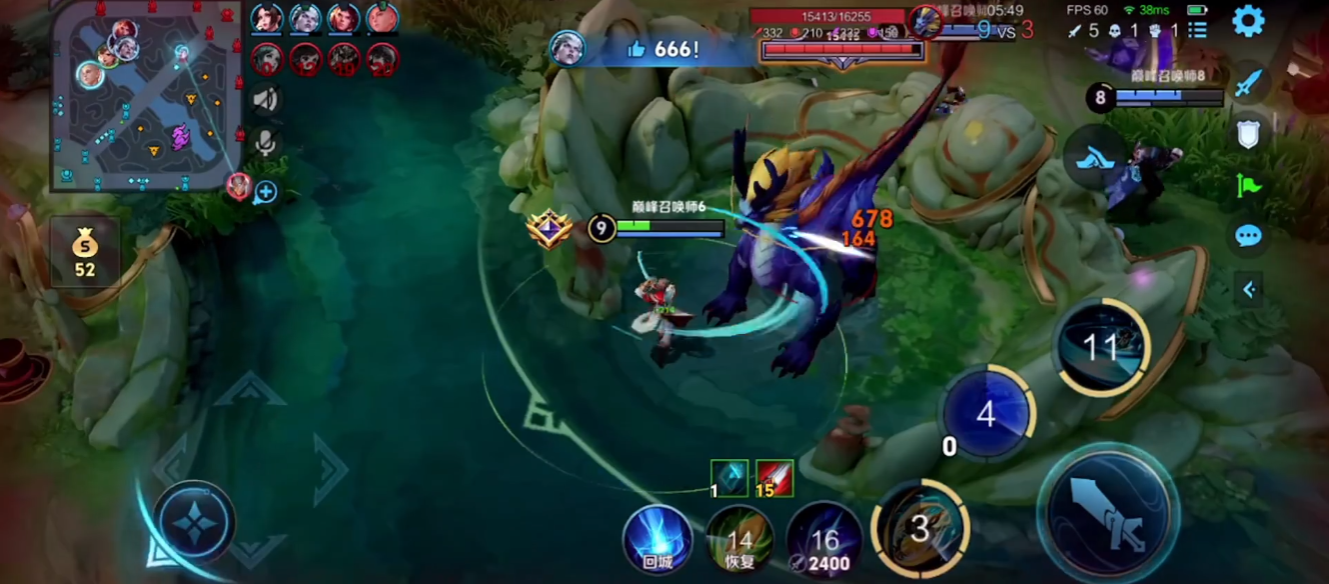The width and height of the screenshot is (1329, 584).
Task: Send the defend signal with shield icon
Action: (1248, 134)
